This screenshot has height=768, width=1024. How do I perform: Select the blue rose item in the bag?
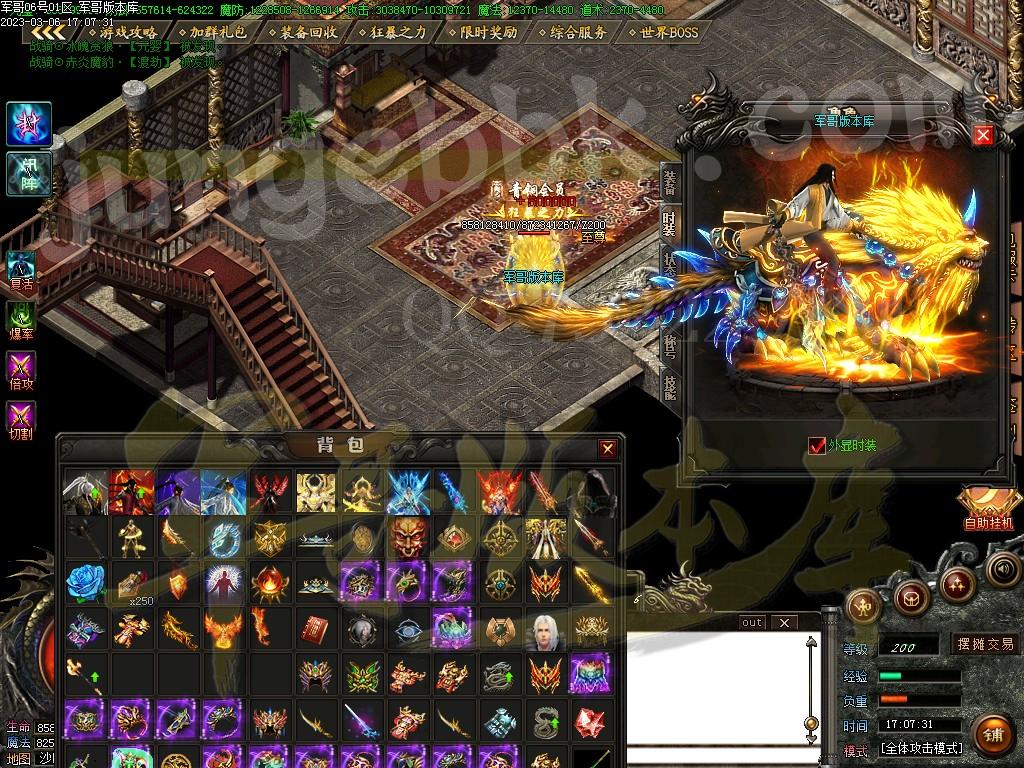pos(85,582)
